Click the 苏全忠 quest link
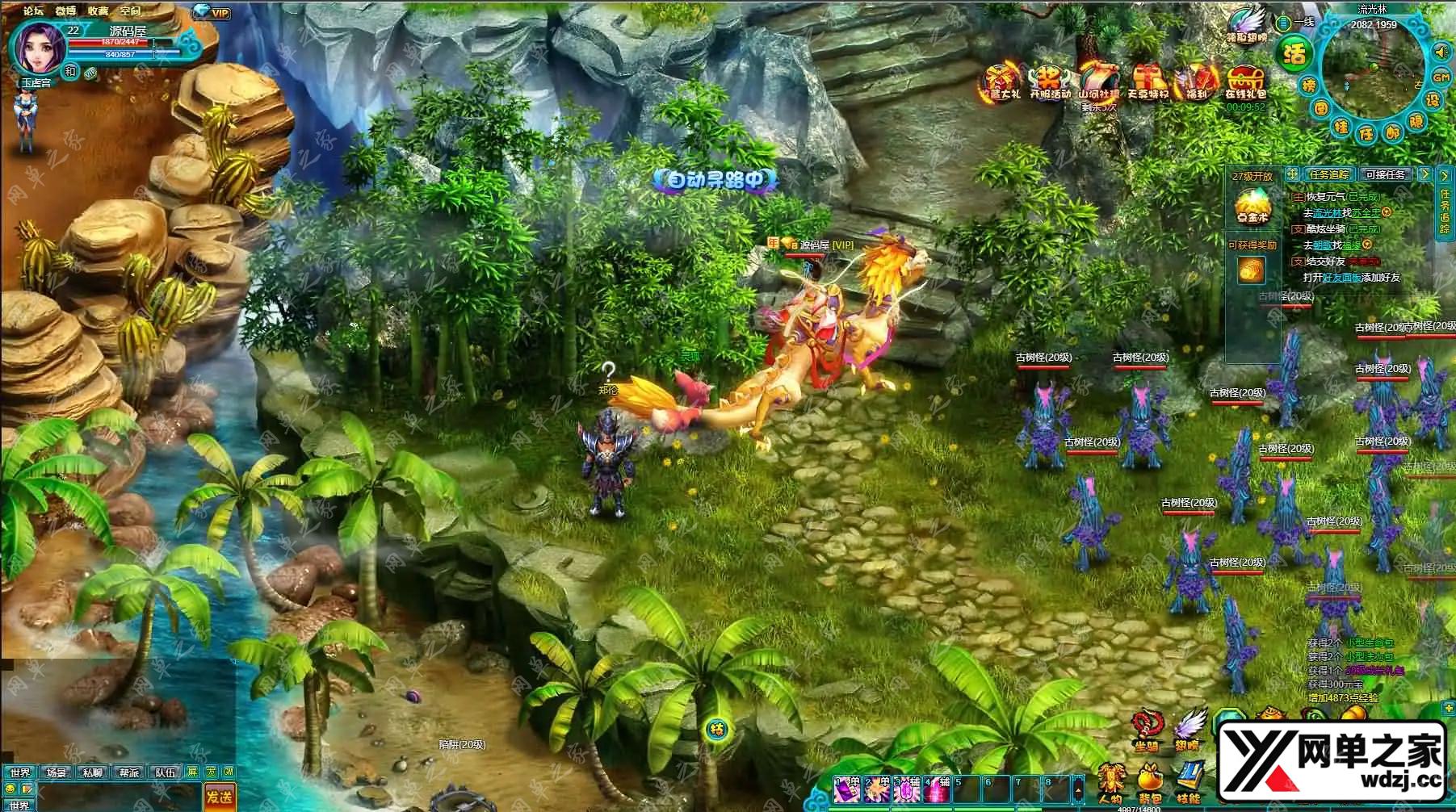 (x=1366, y=213)
